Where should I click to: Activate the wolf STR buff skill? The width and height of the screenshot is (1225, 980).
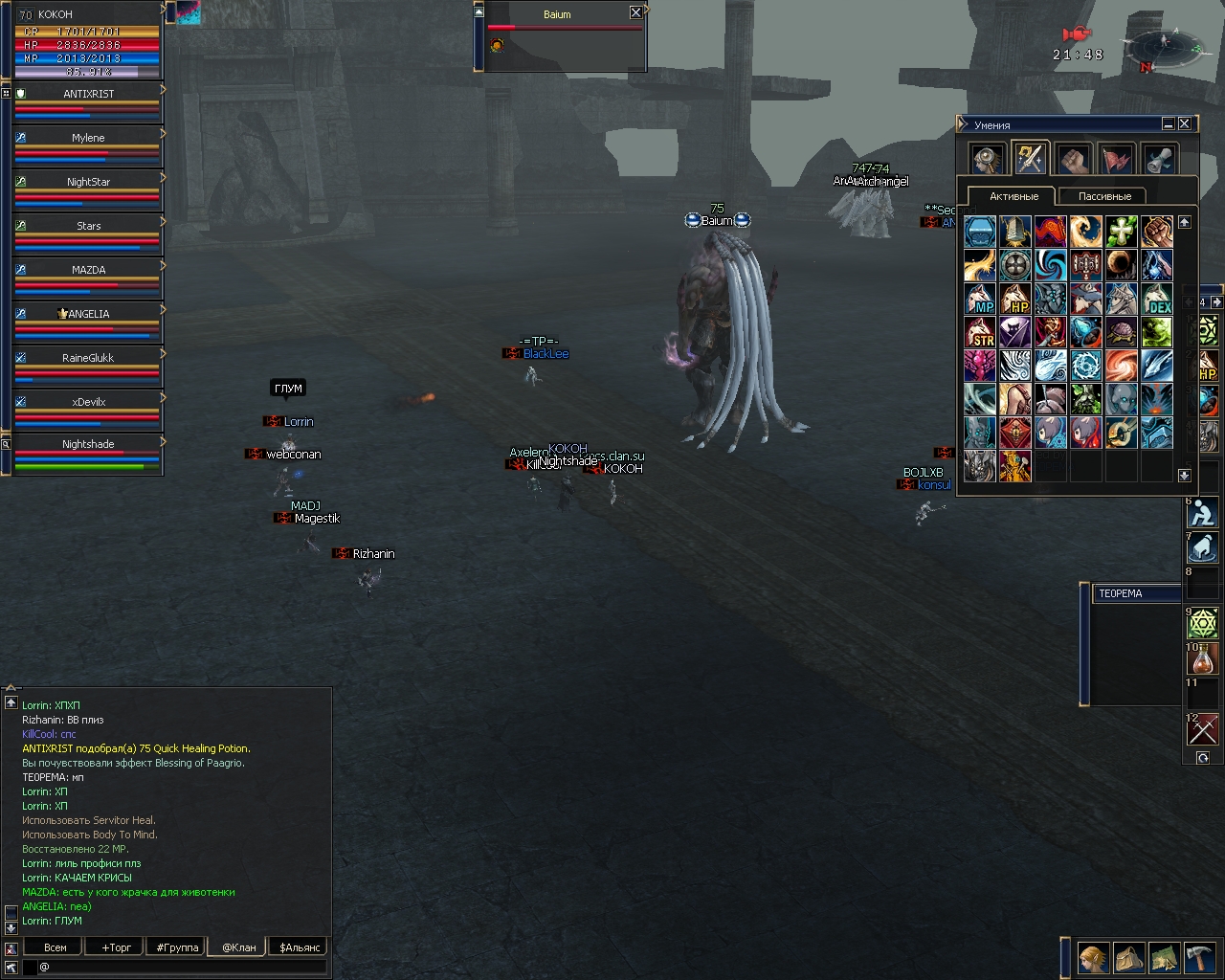pyautogui.click(x=980, y=333)
